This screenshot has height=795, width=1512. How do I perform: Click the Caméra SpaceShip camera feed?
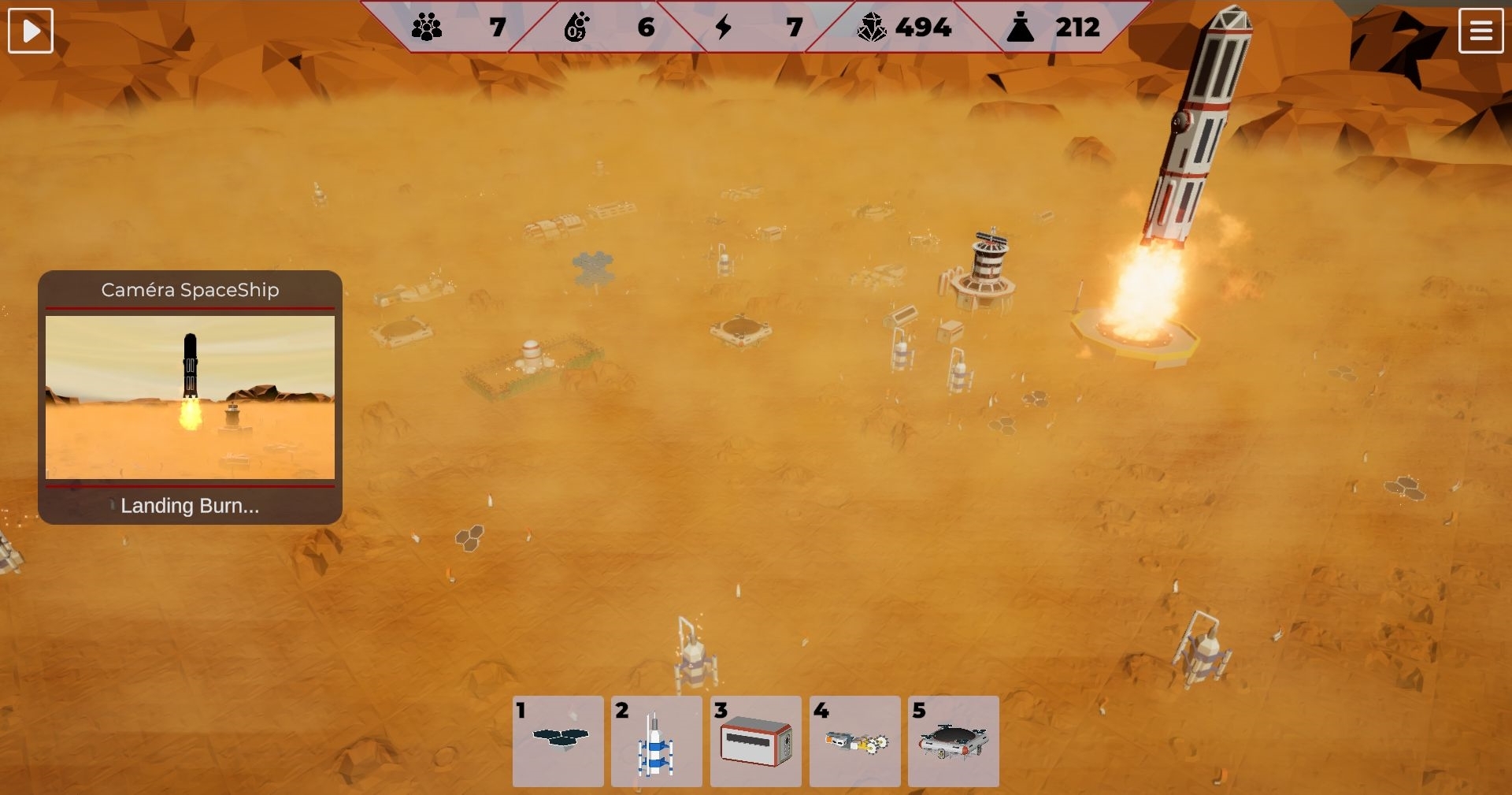click(190, 397)
